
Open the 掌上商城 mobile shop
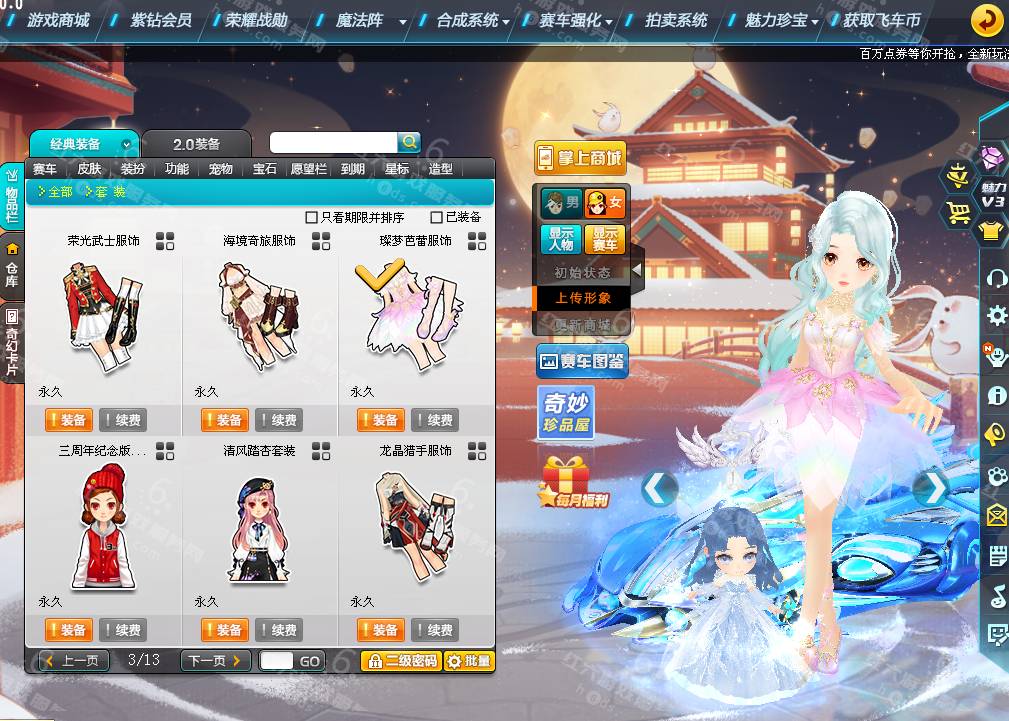coord(580,158)
